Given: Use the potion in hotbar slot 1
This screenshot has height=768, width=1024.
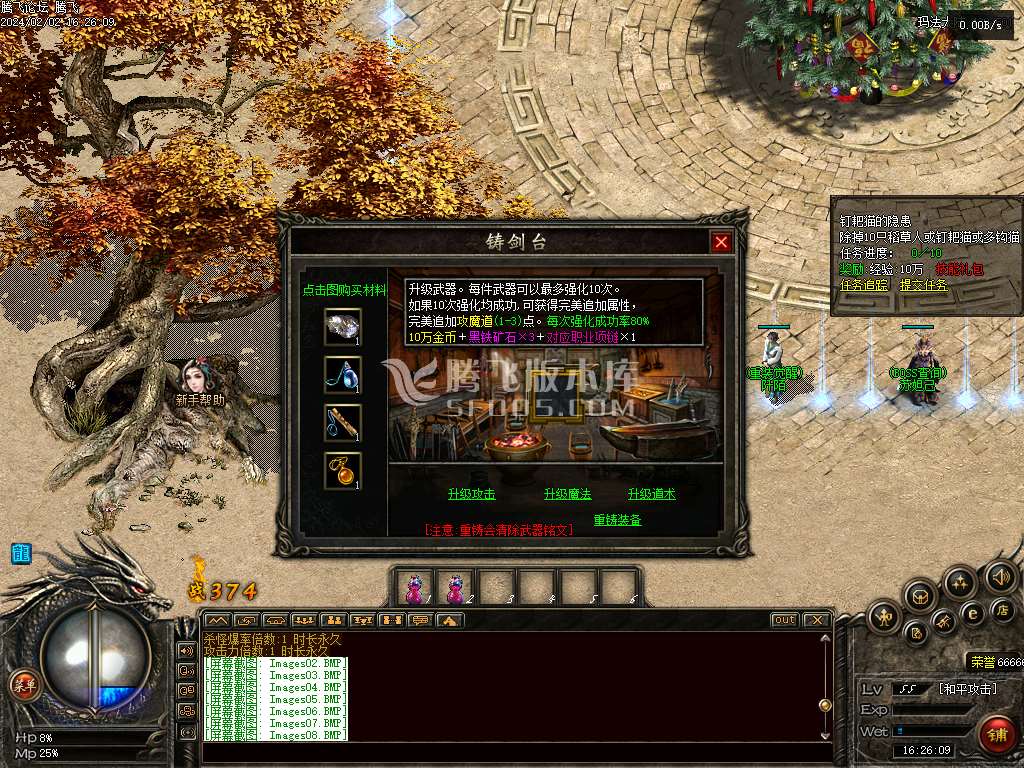Looking at the screenshot, I should (x=415, y=588).
